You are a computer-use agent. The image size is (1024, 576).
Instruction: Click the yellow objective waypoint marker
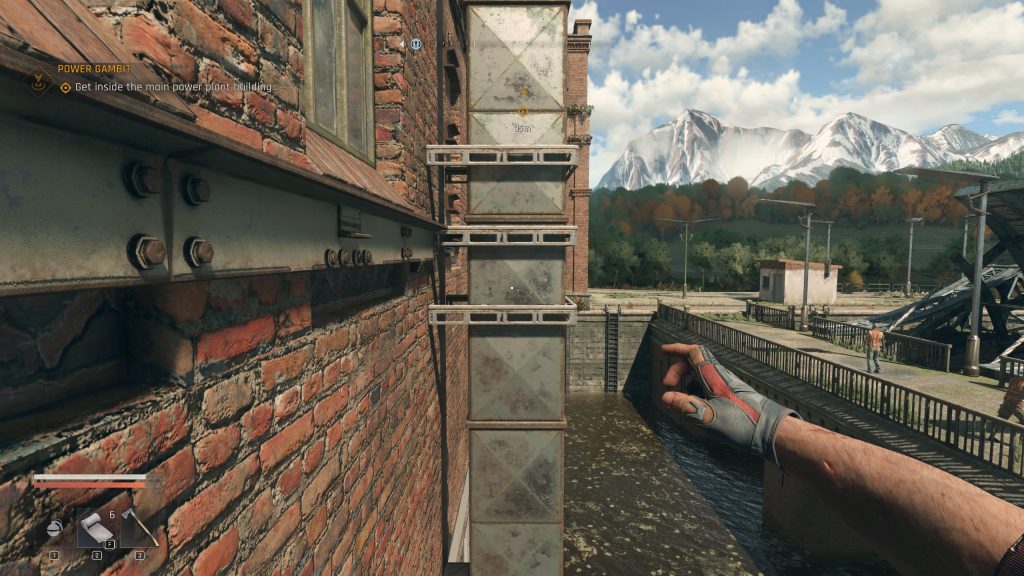pyautogui.click(x=522, y=112)
